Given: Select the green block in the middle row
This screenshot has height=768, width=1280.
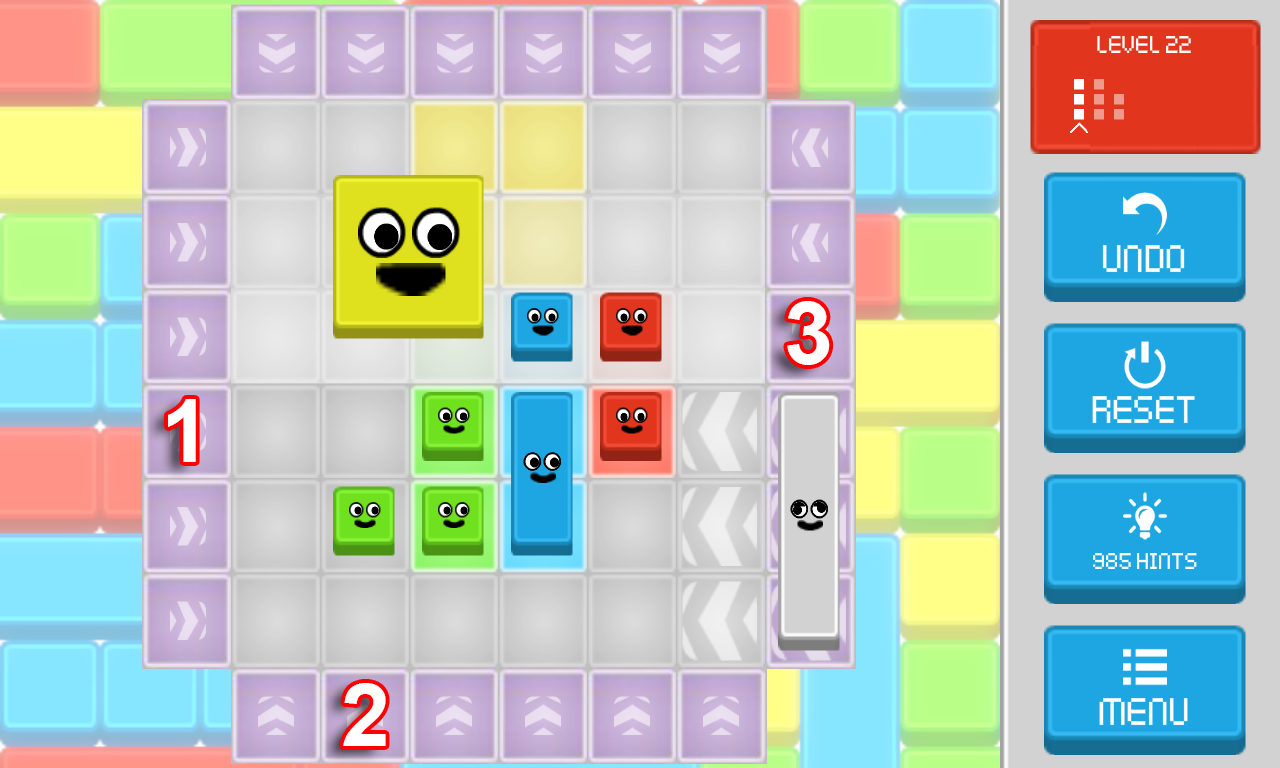Looking at the screenshot, I should pyautogui.click(x=453, y=426).
